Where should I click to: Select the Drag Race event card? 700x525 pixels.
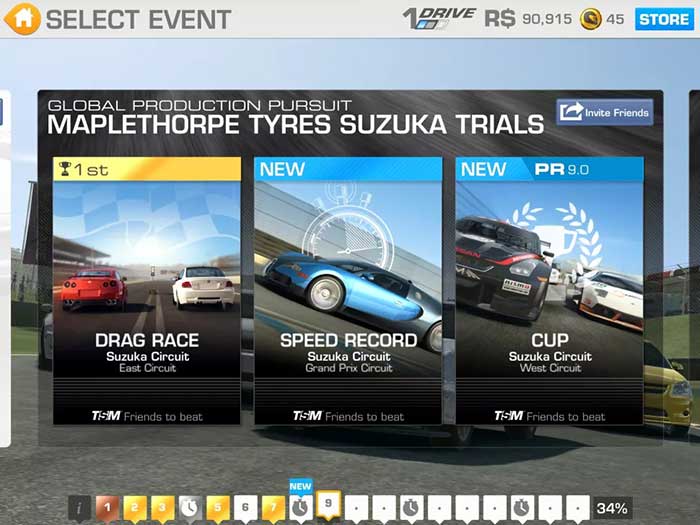[147, 290]
